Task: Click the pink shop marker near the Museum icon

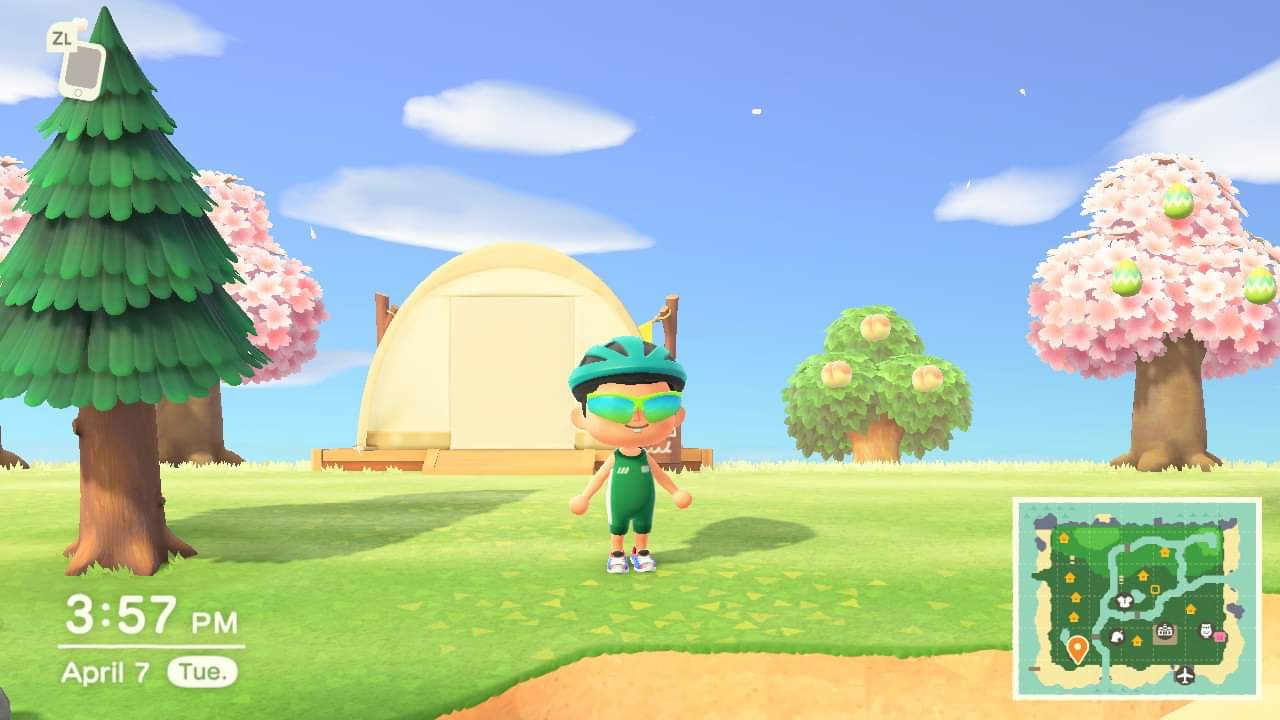Action: pos(1220,634)
